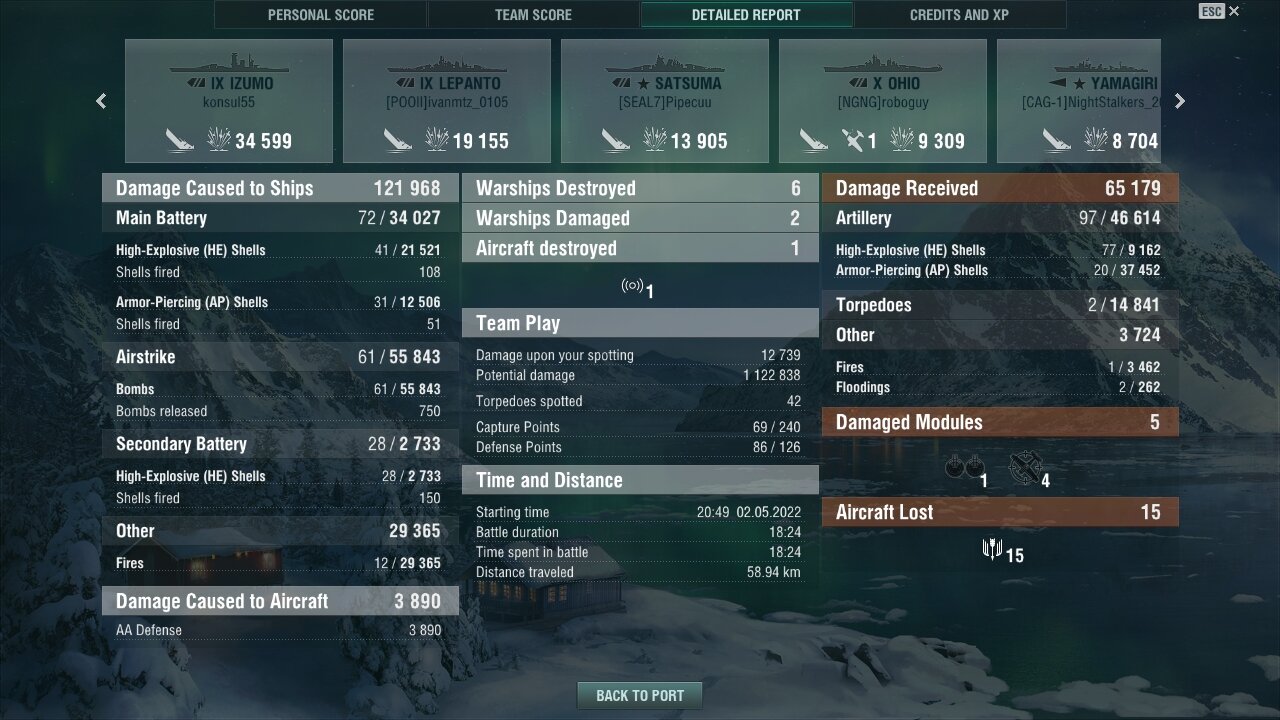Select the IX Izumo ship card
Viewport: 1280px width, 720px height.
tap(229, 101)
